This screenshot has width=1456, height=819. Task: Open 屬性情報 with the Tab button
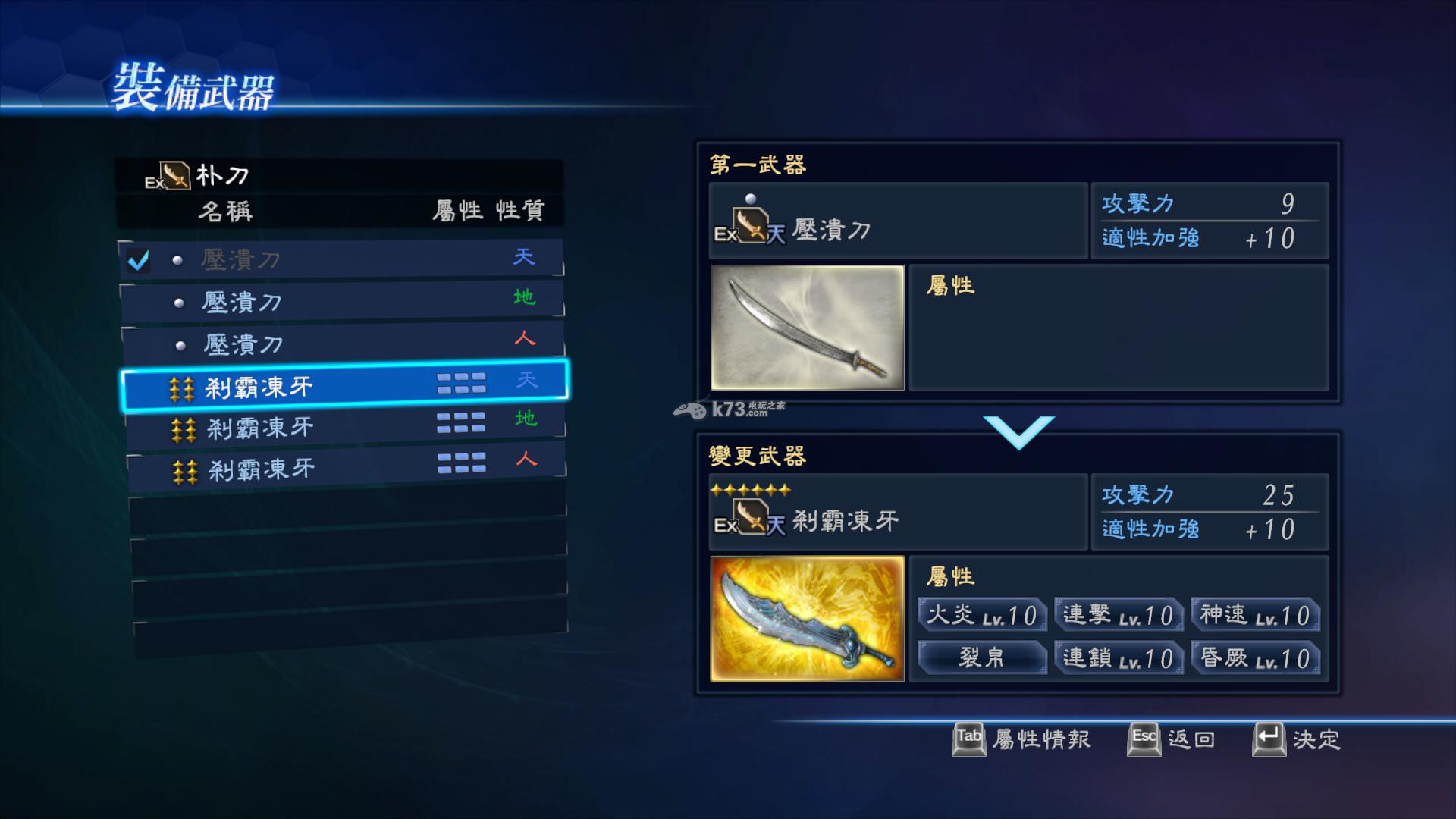968,739
